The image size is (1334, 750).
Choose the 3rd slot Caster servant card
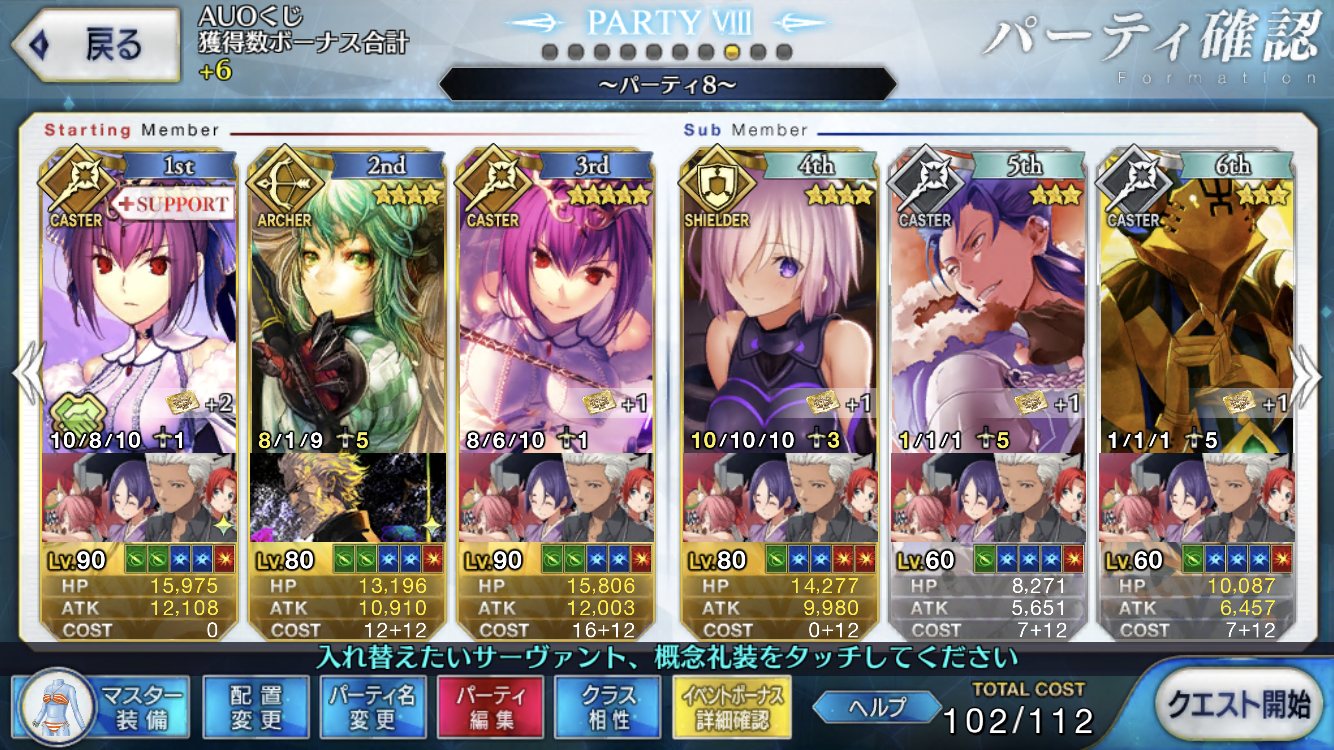pos(555,310)
